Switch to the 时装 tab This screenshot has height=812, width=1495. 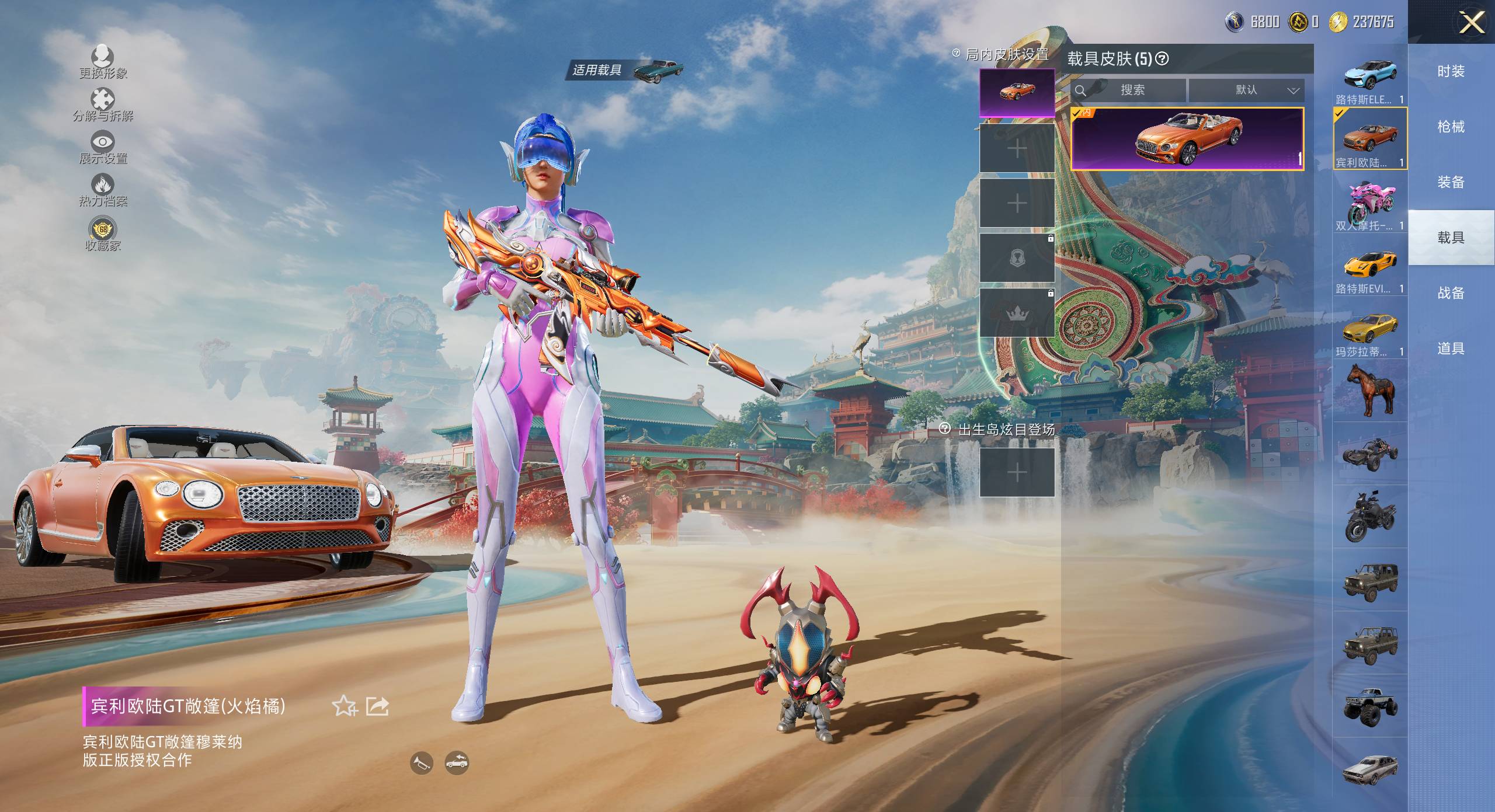tap(1451, 71)
